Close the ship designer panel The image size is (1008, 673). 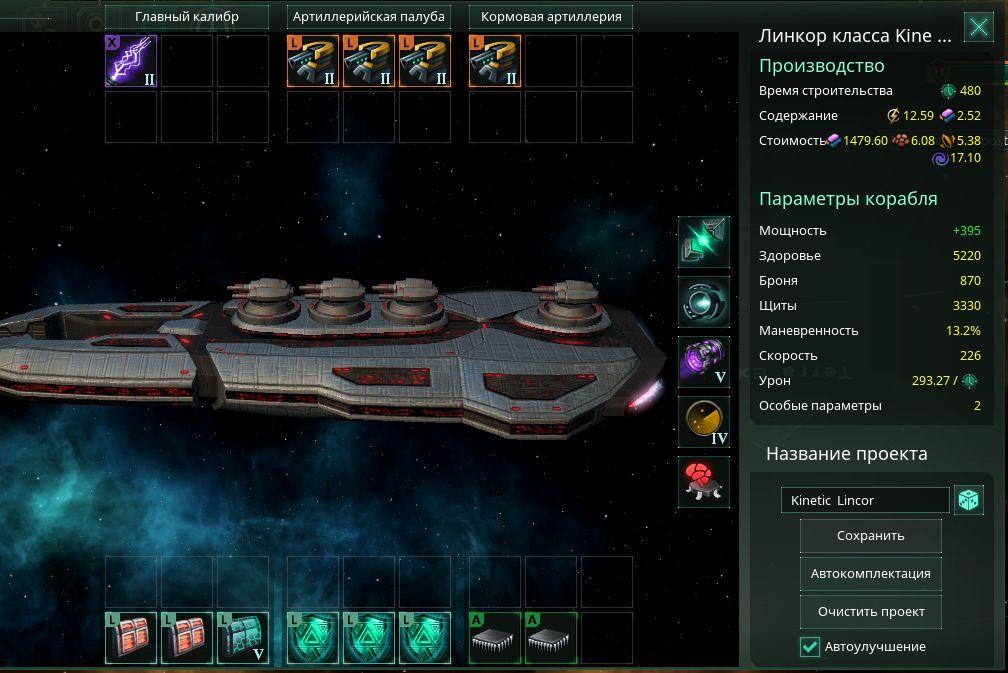[978, 28]
